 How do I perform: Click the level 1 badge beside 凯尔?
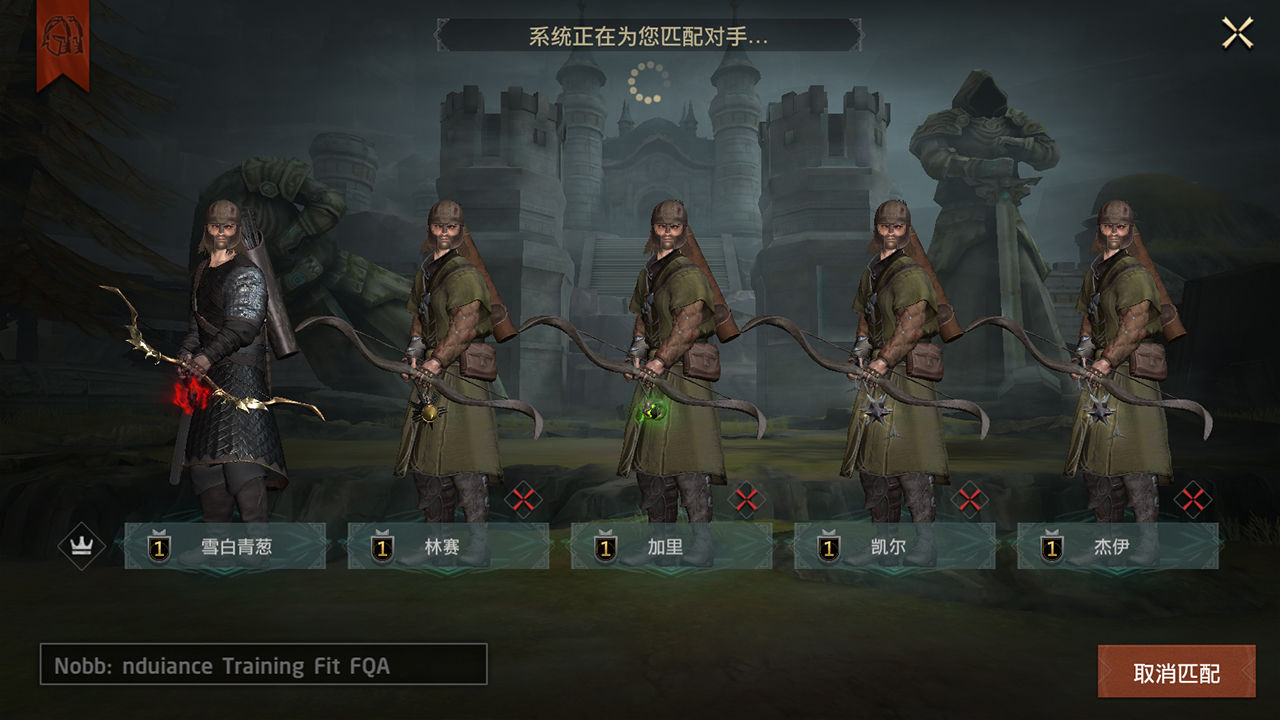828,546
